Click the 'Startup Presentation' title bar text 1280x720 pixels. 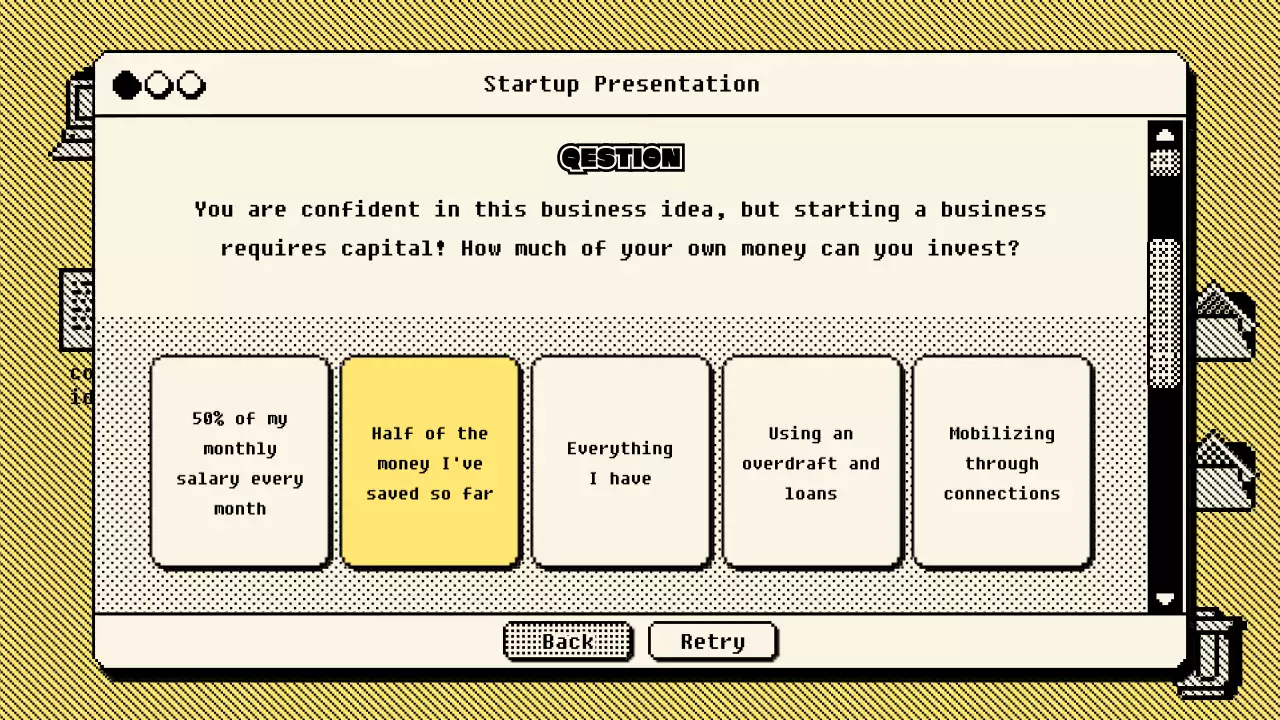621,84
